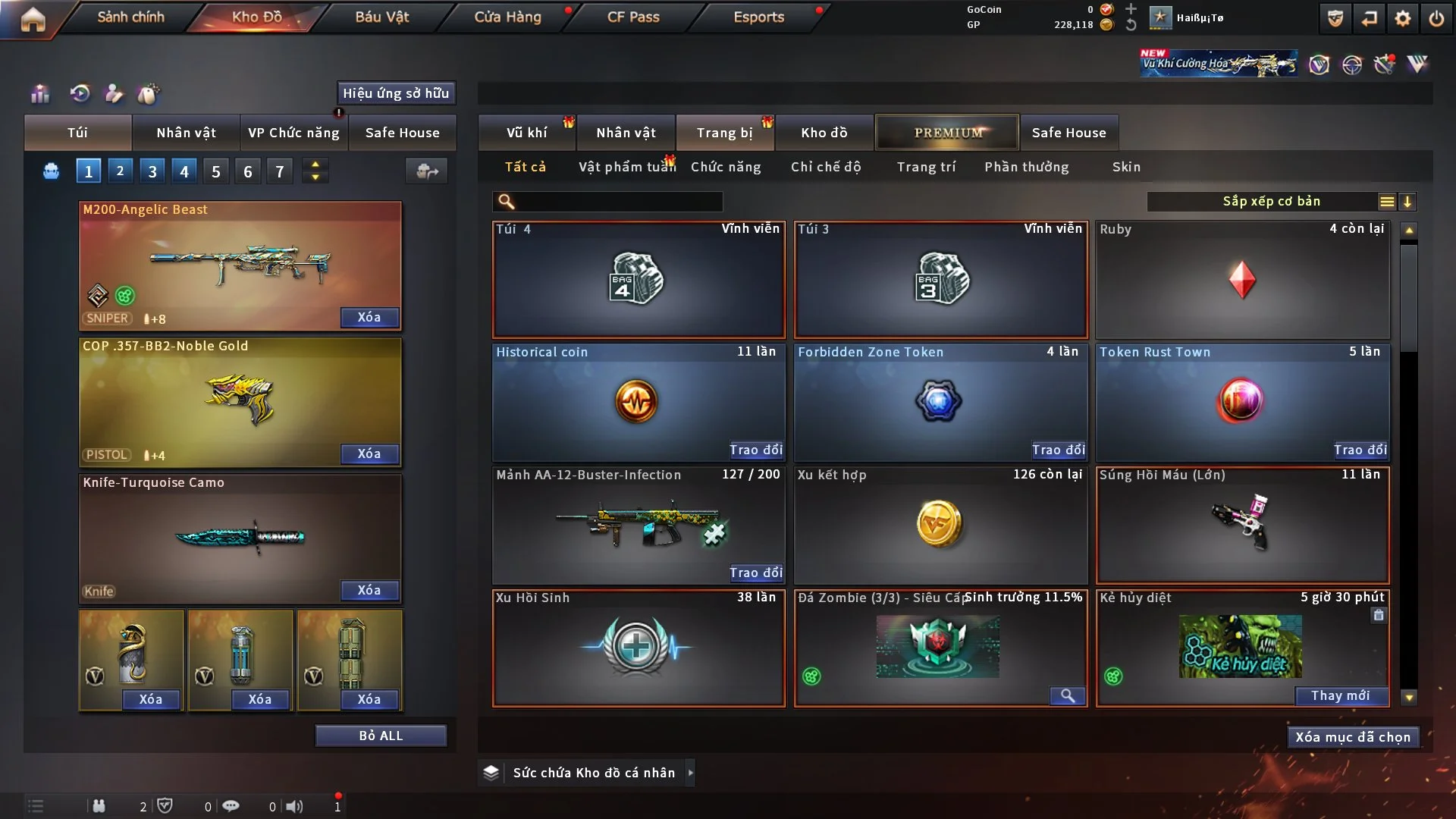Viewport: 1456px width, 819px height.
Task: Click the inventory search field
Action: click(x=618, y=202)
